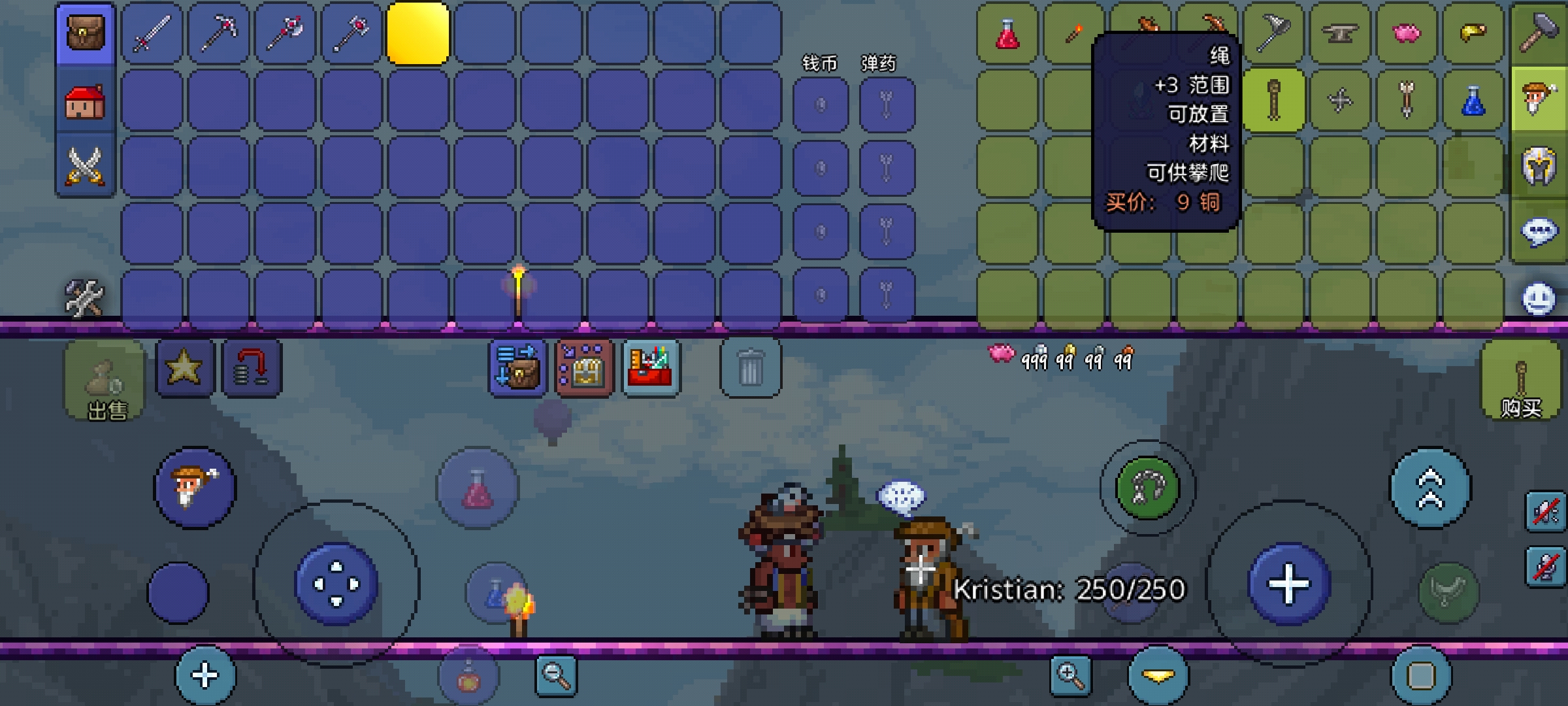Click the trash can slot

coord(750,367)
